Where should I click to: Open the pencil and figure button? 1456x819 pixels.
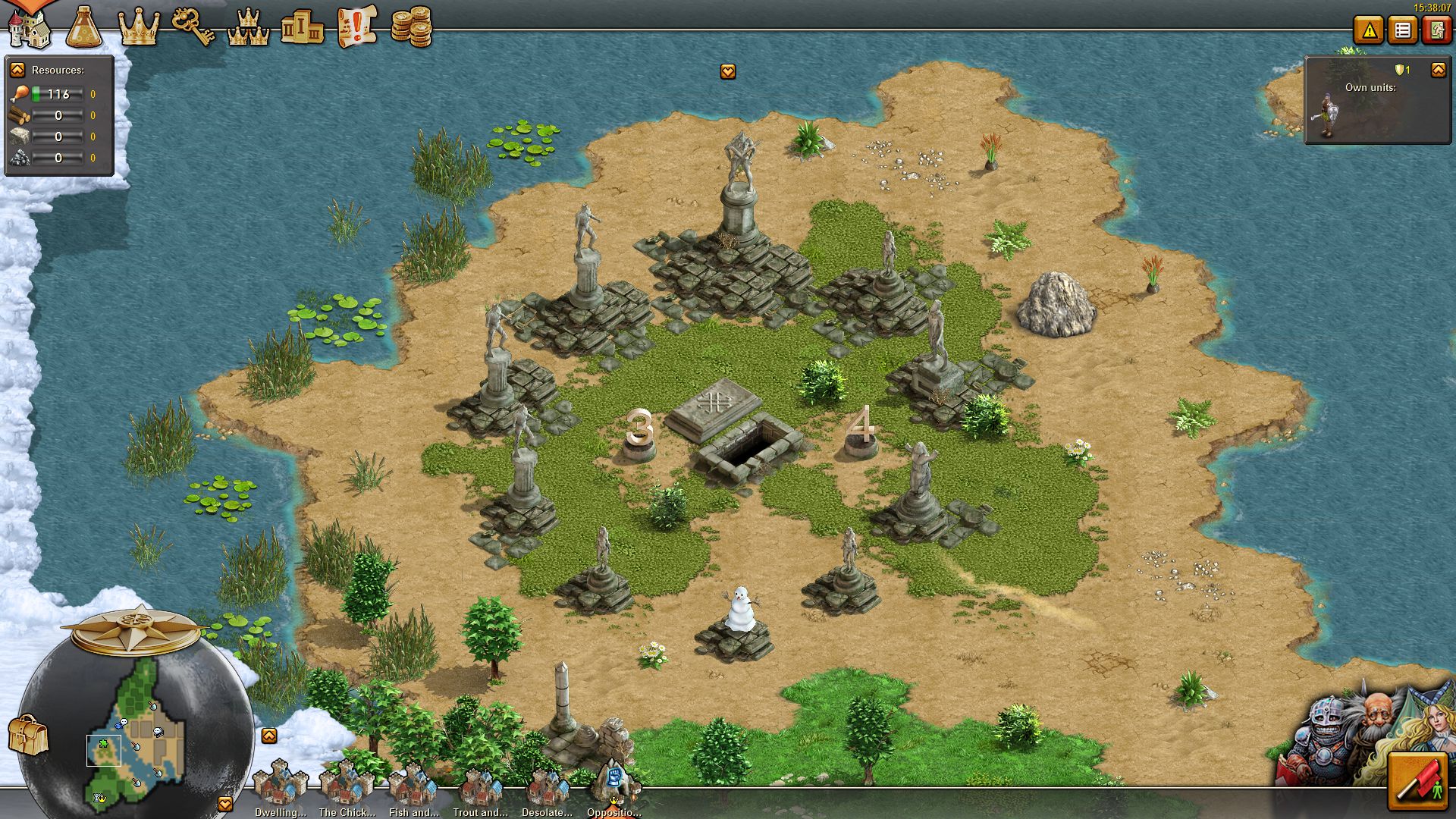[x=1417, y=781]
